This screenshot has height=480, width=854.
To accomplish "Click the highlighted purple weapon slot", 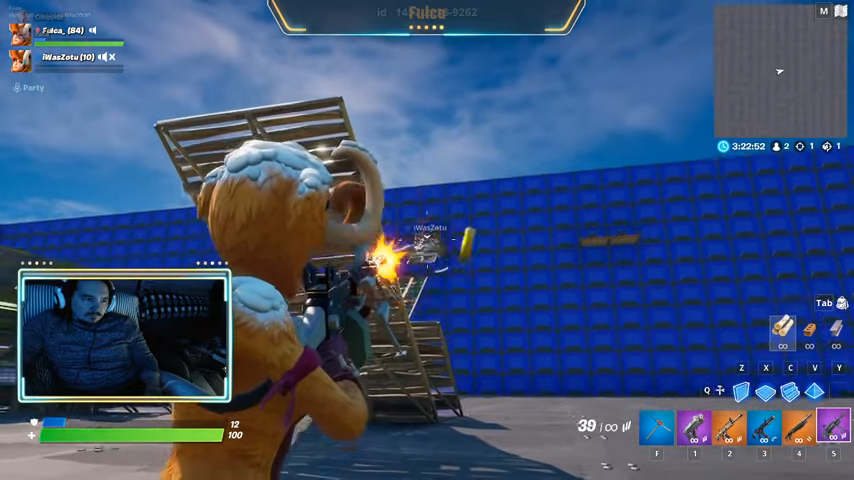I will [833, 426].
